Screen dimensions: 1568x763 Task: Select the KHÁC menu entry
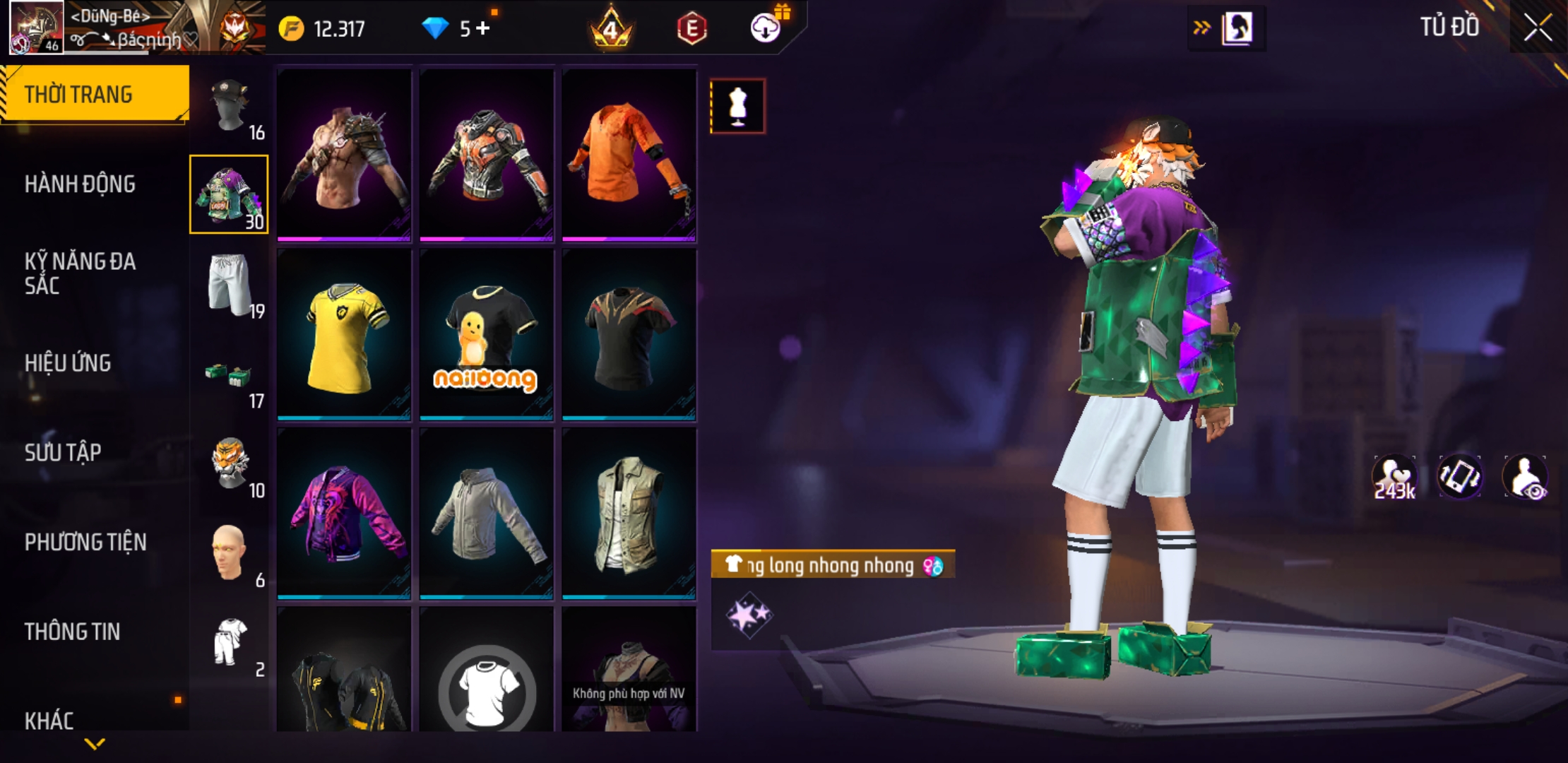tap(49, 721)
